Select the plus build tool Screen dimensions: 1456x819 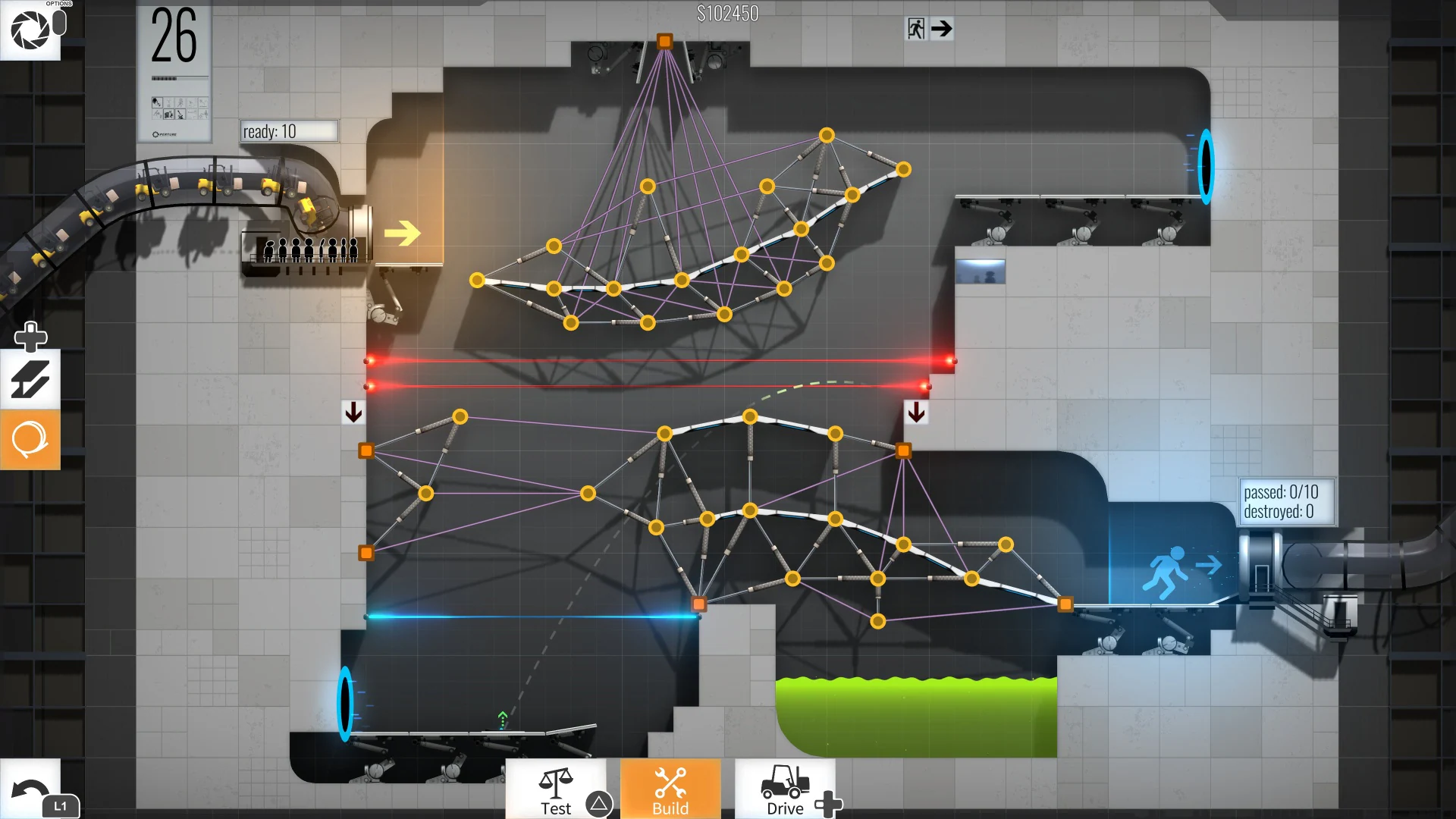click(x=30, y=336)
